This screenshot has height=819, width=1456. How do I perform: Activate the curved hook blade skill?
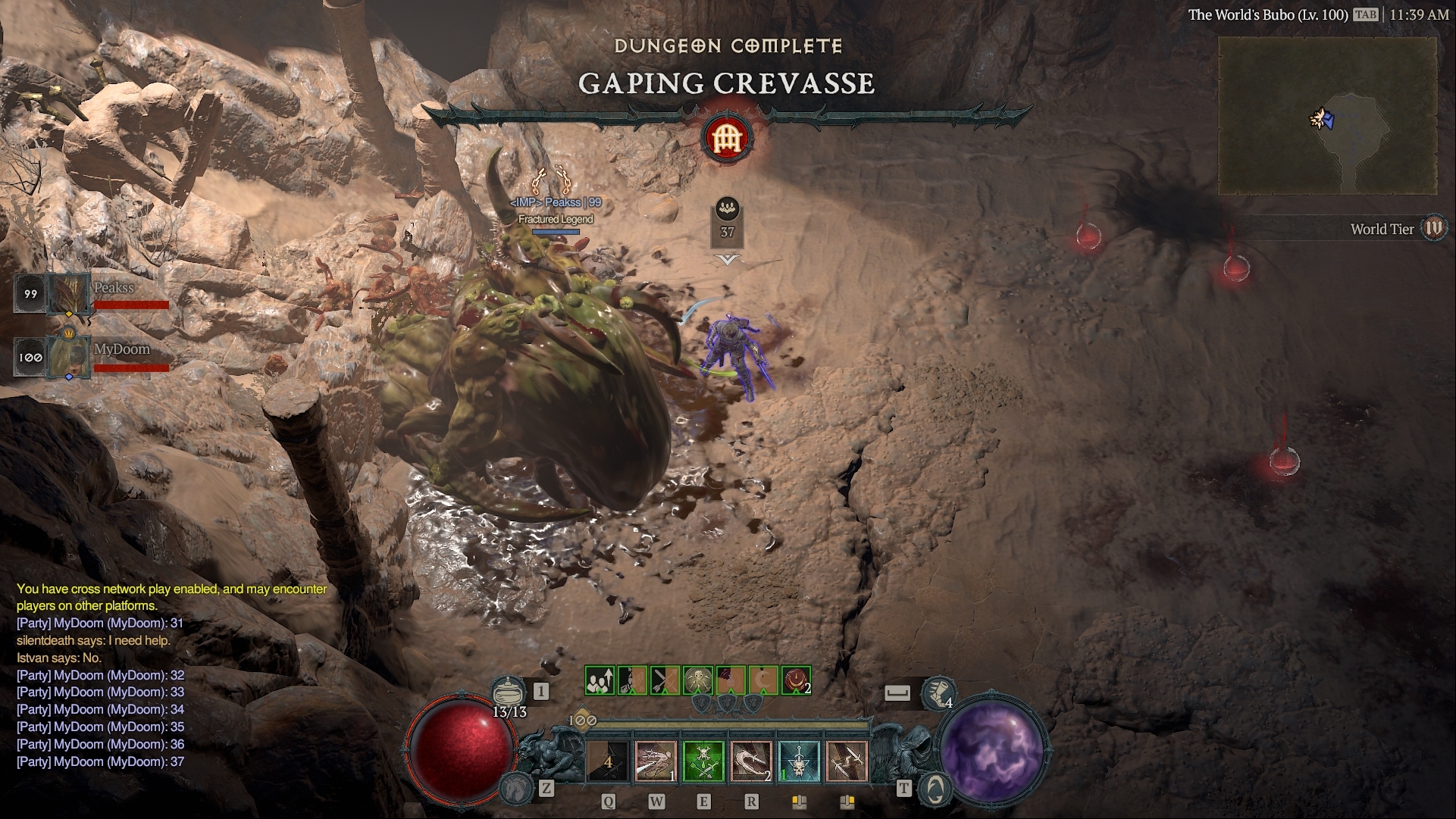tap(751, 761)
